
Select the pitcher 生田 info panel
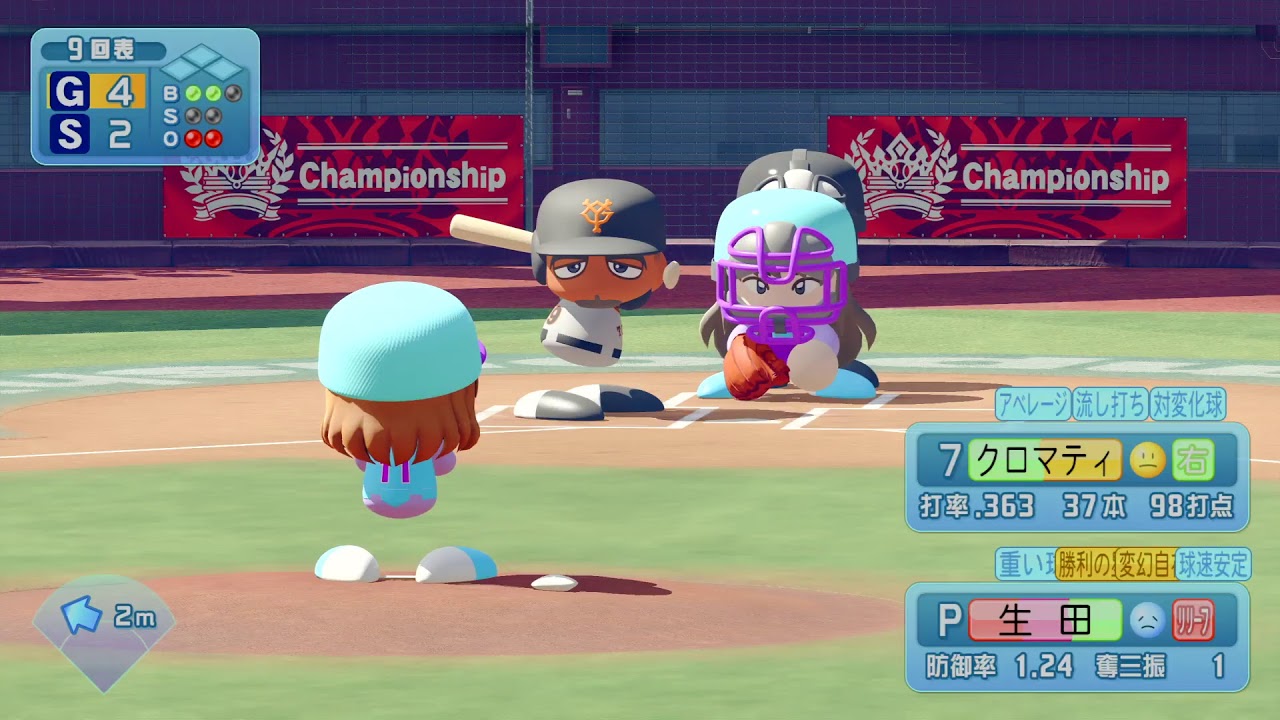pos(1077,637)
